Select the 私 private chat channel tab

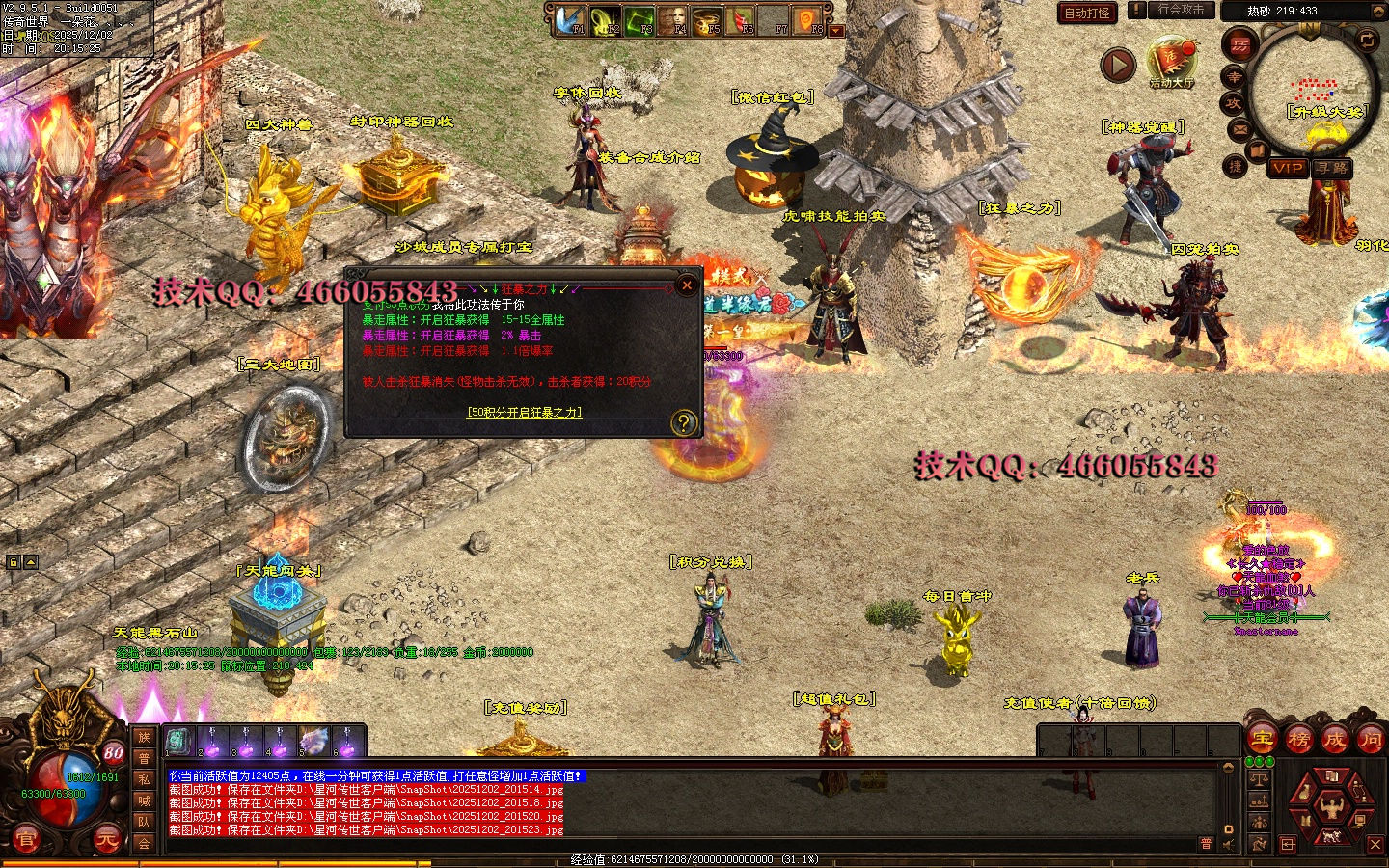pyautogui.click(x=144, y=779)
